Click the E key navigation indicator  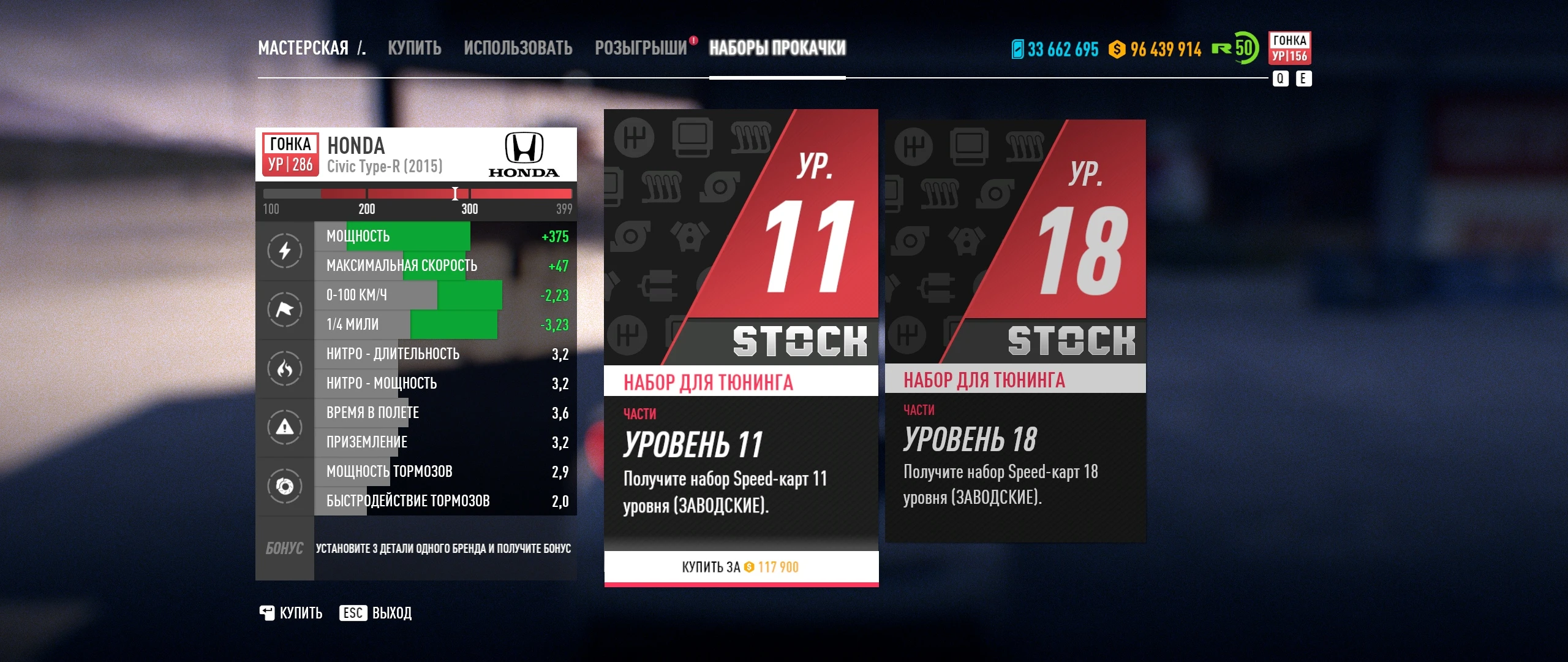[1304, 78]
